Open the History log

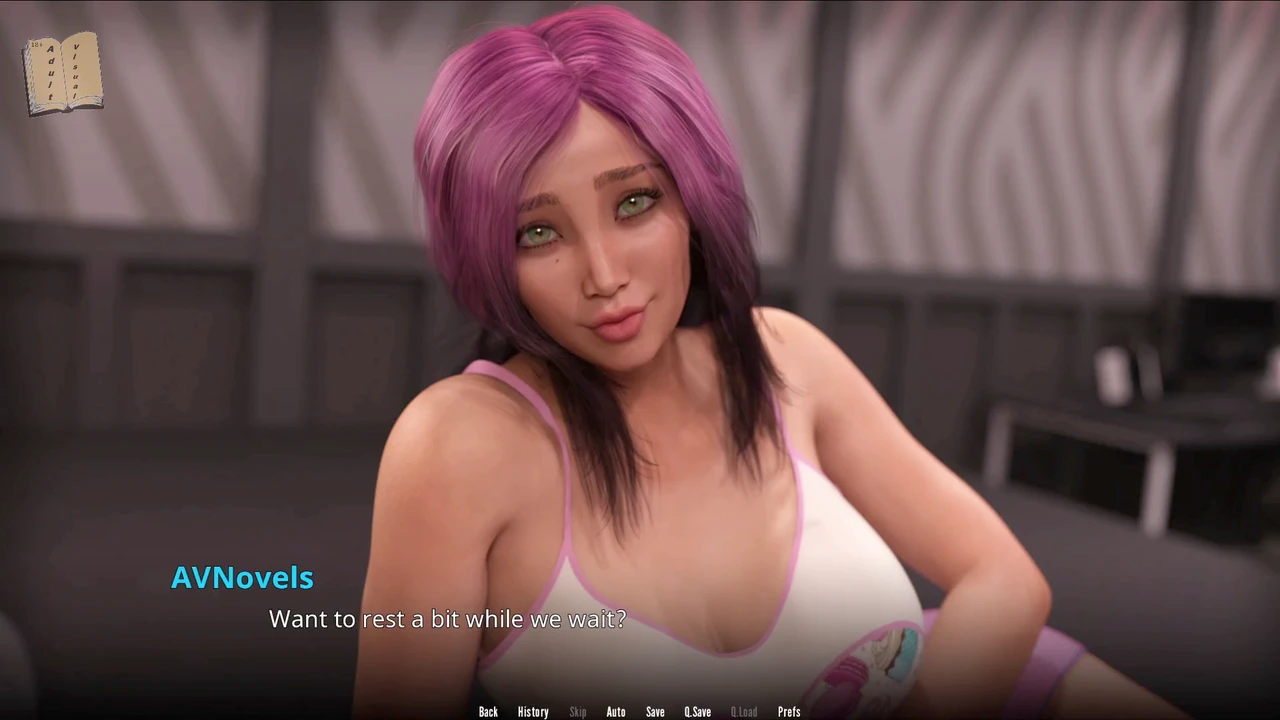[x=533, y=712]
